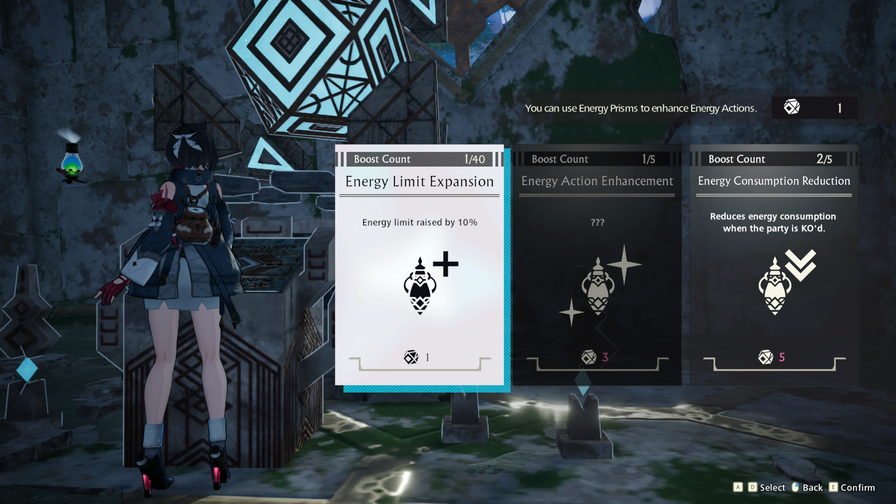
Task: Pick the Energy Consumption Reduction card
Action: tap(773, 266)
